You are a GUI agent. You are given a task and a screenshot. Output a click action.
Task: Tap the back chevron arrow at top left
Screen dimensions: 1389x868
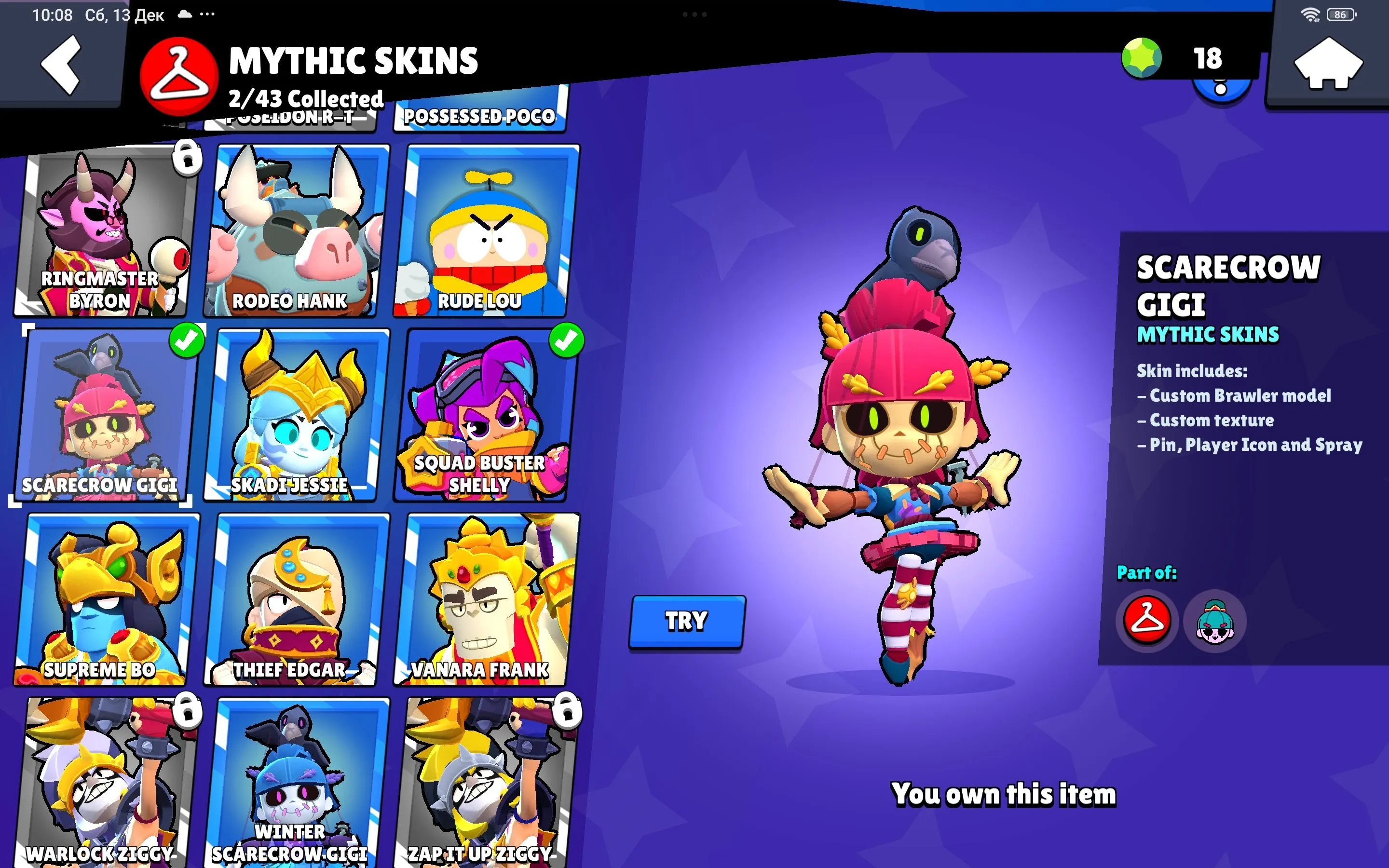(60, 64)
